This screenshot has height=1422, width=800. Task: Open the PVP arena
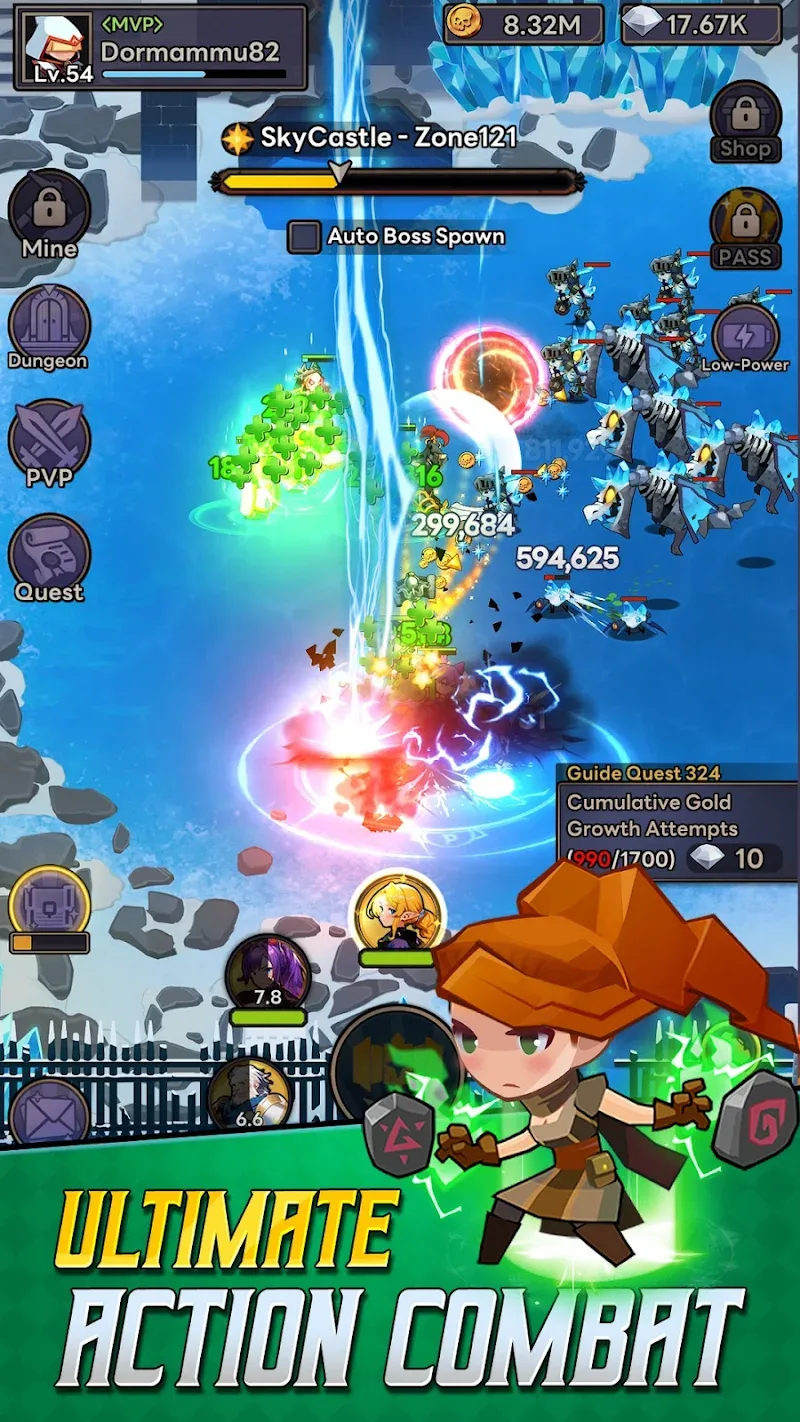click(49, 440)
